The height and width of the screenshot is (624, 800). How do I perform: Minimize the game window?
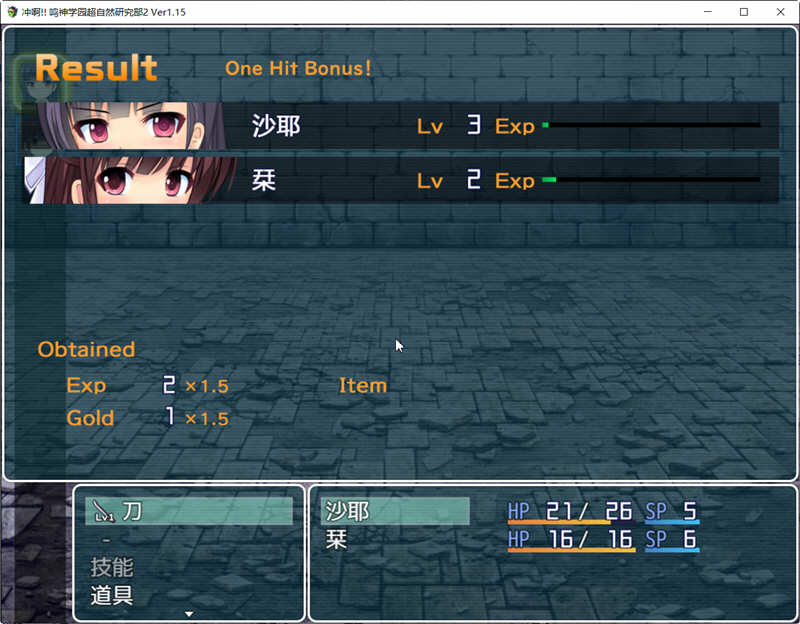(x=709, y=12)
